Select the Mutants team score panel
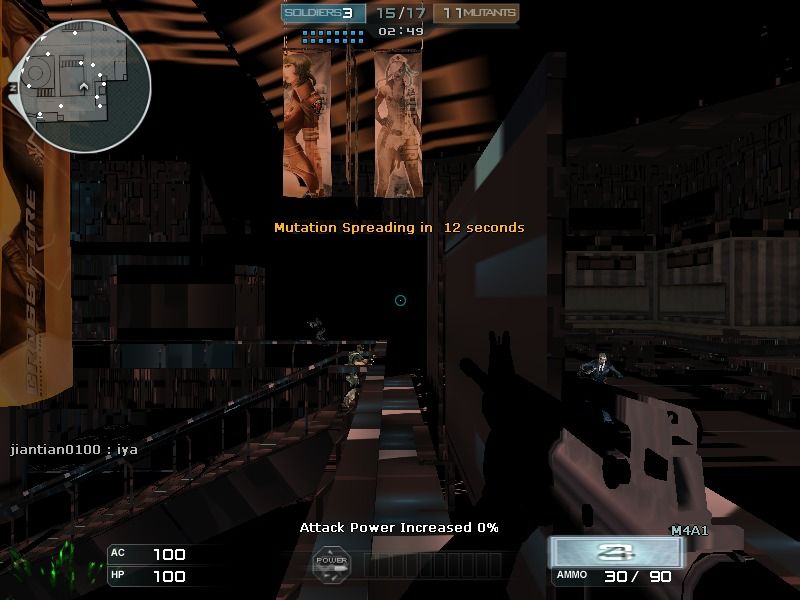 coord(477,13)
